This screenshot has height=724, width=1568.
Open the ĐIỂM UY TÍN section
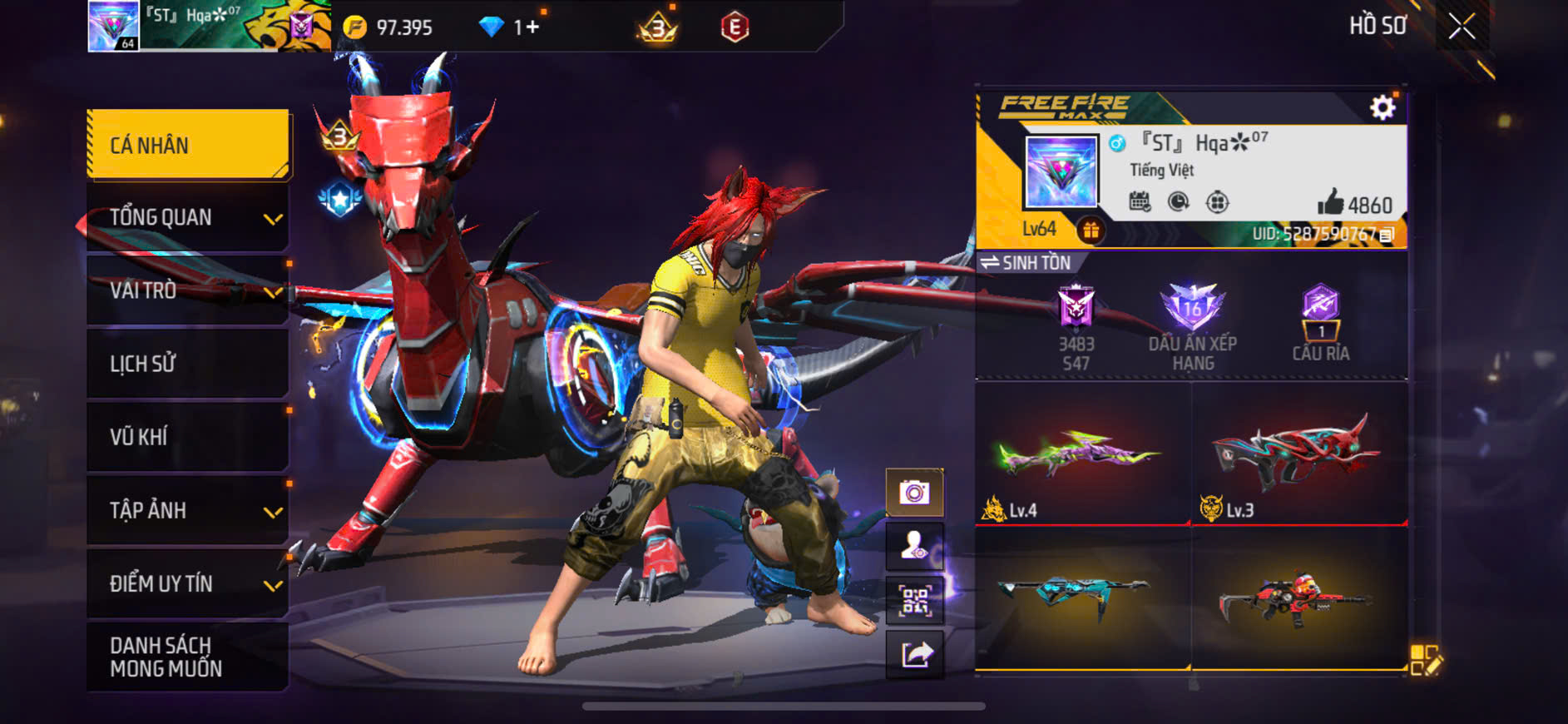188,583
